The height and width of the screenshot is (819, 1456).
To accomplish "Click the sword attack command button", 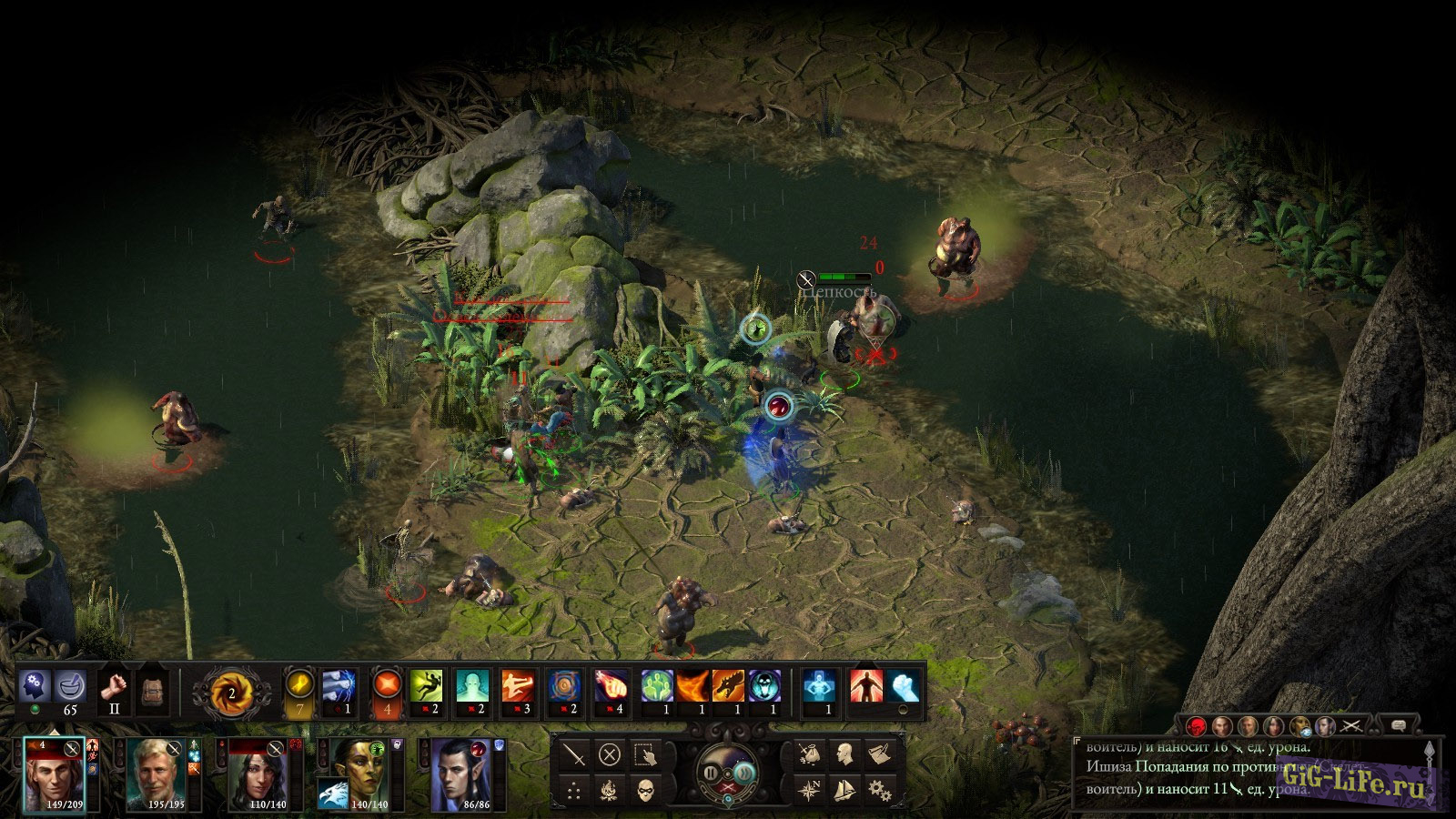I will pos(574,754).
